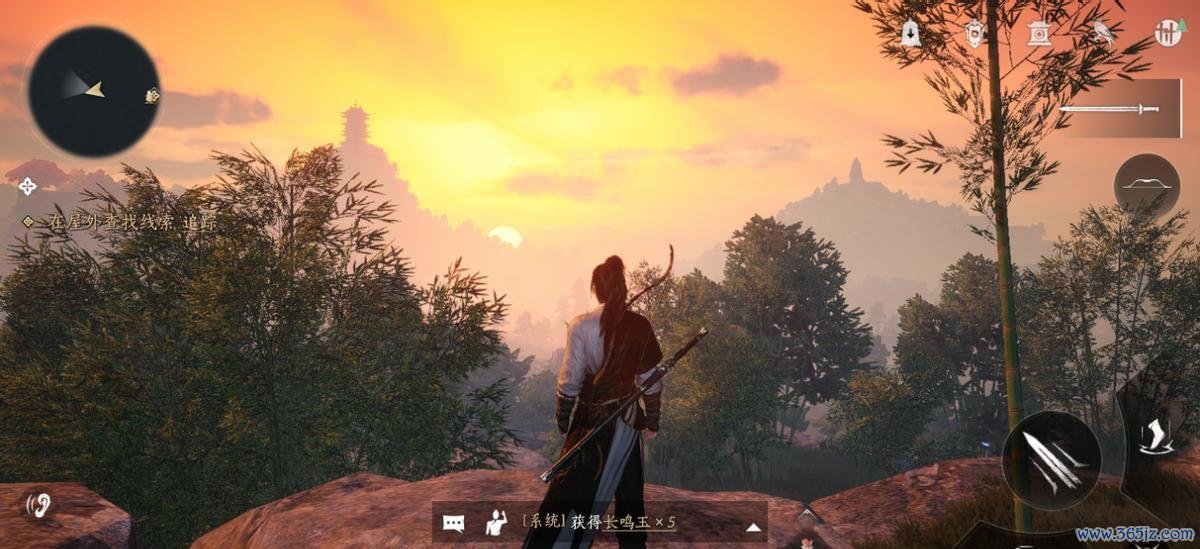Open the chat bubble button

[453, 523]
